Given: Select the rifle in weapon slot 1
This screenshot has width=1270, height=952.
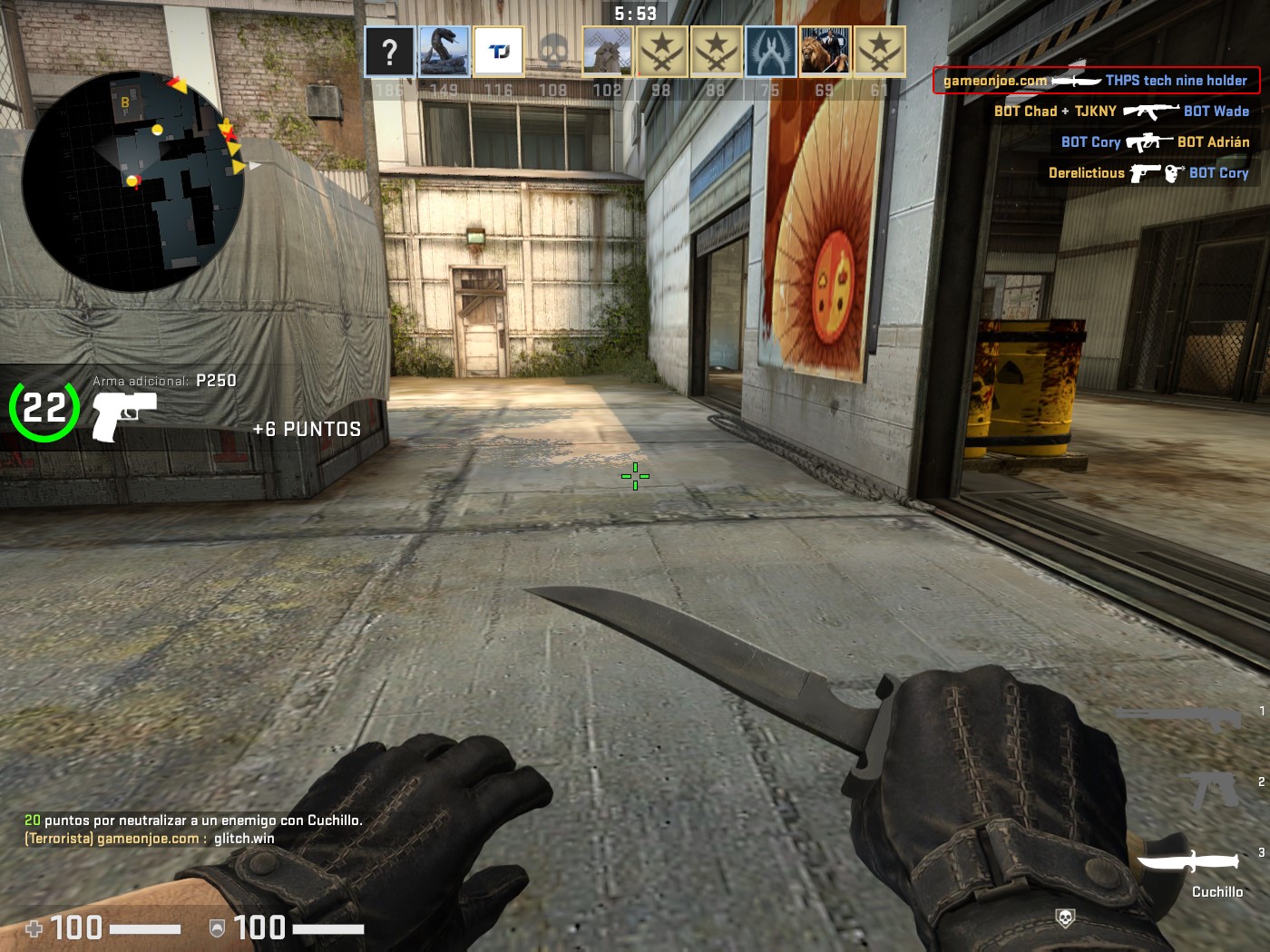Looking at the screenshot, I should (x=1179, y=718).
